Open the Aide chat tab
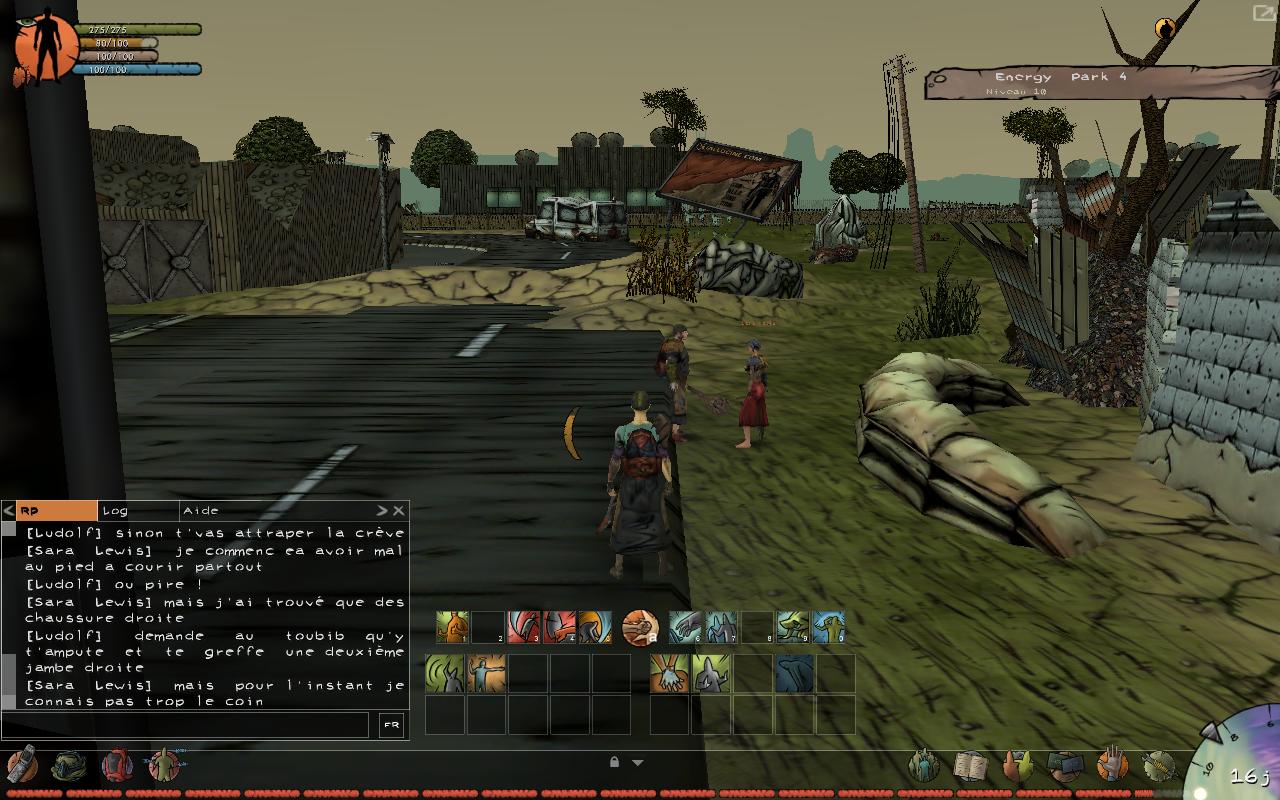Screen dimensions: 1280x800 pyautogui.click(x=201, y=511)
